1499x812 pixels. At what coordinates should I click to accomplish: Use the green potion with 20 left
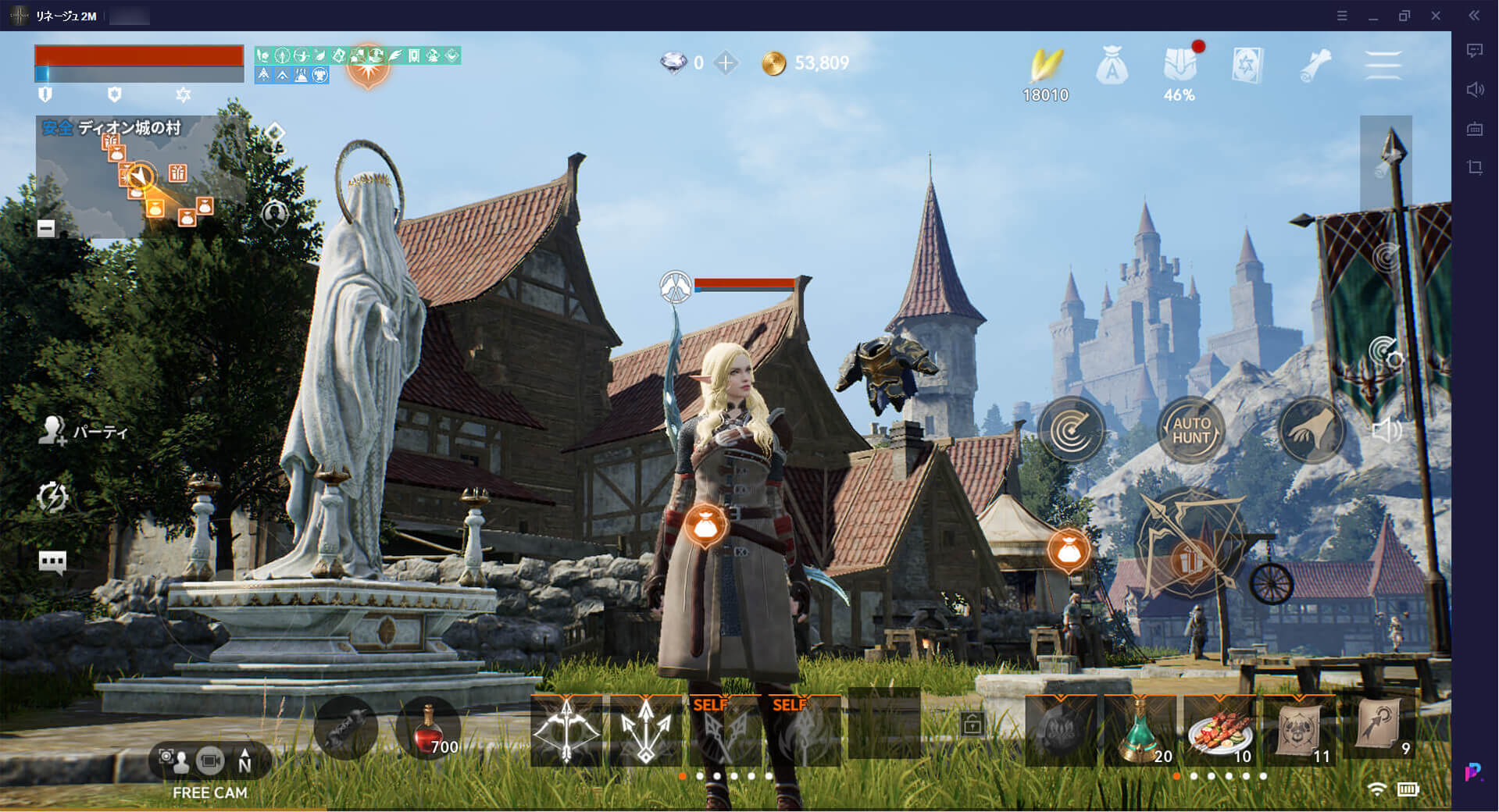click(x=1140, y=730)
